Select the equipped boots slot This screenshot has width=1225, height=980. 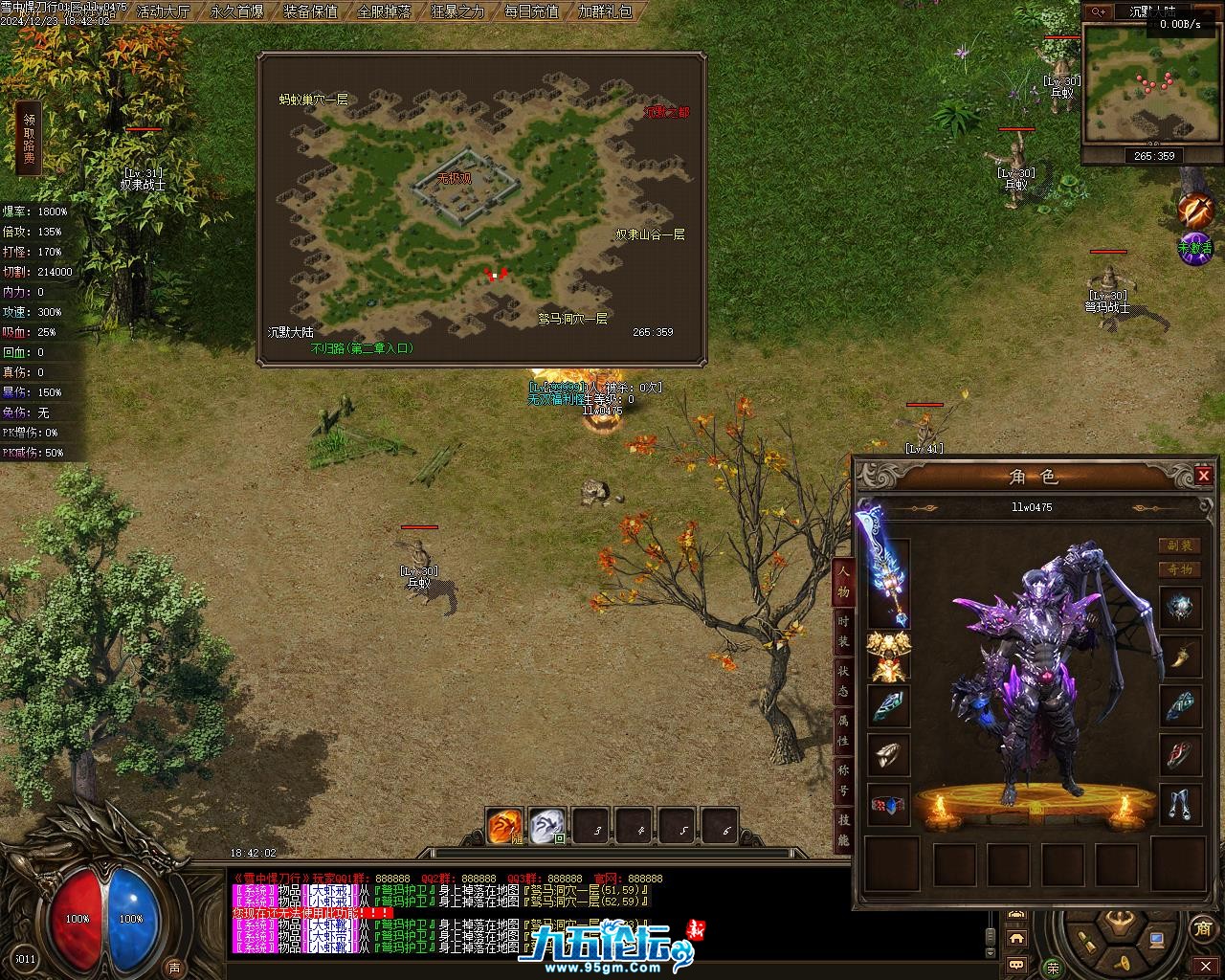tap(1179, 805)
